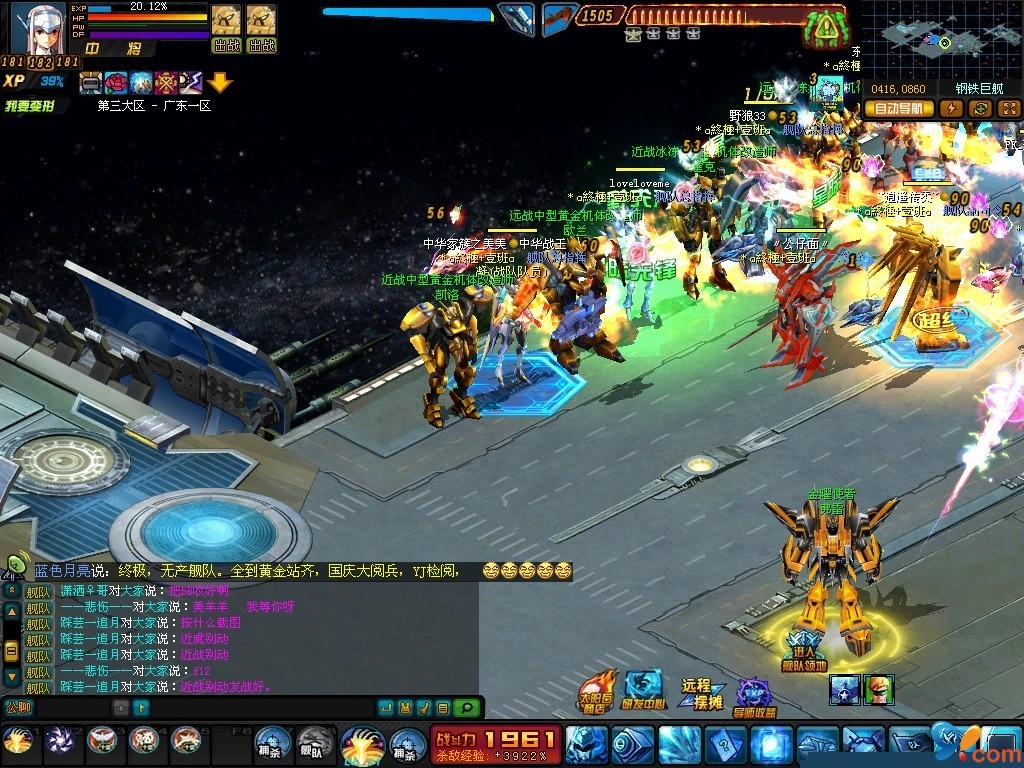Select the green-goggles pilot portrait
Viewport: 1024px width, 768px height.
879,689
